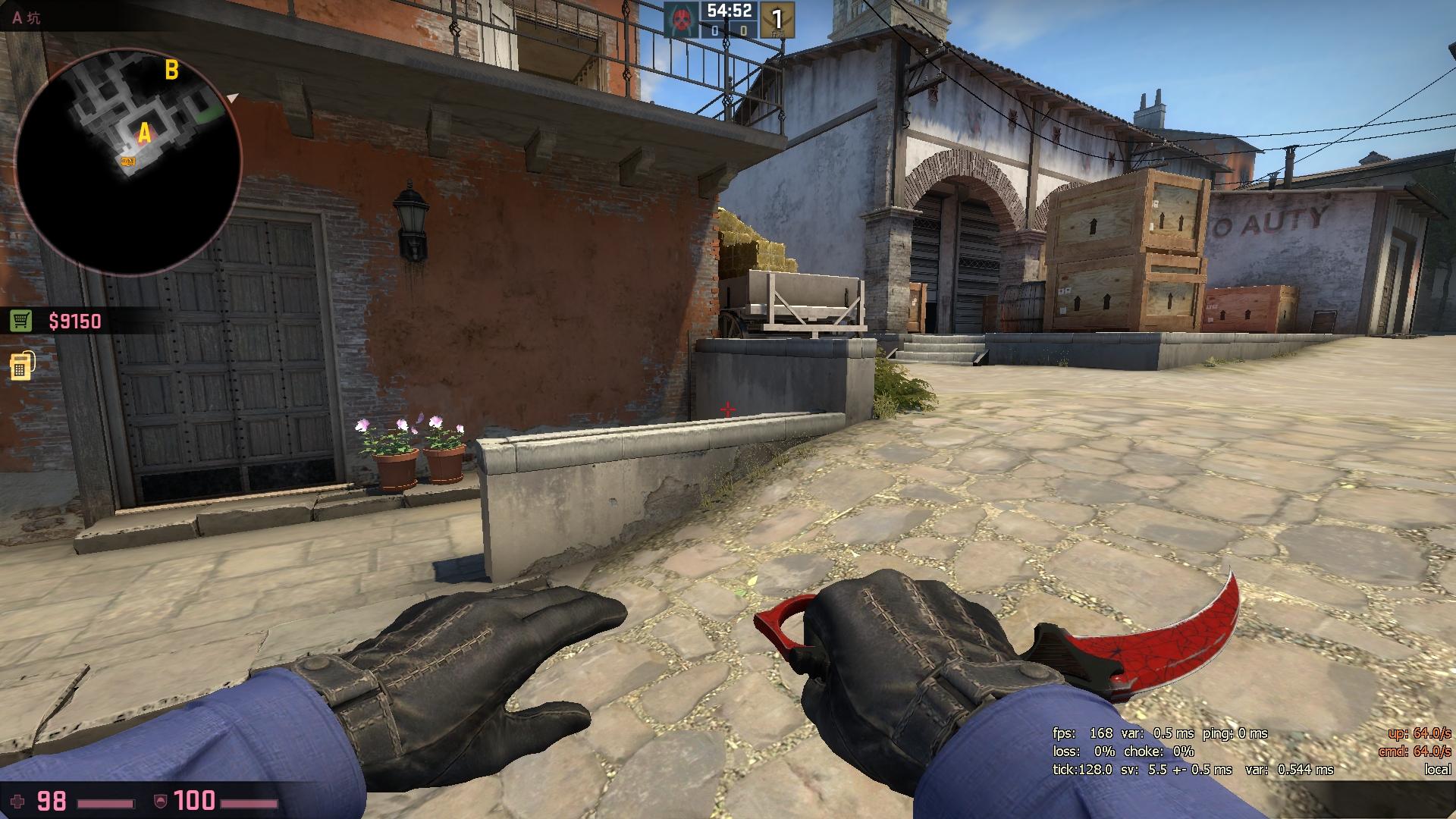Select the bombsite A marker on the radar
The image size is (1456, 819).
[x=144, y=131]
